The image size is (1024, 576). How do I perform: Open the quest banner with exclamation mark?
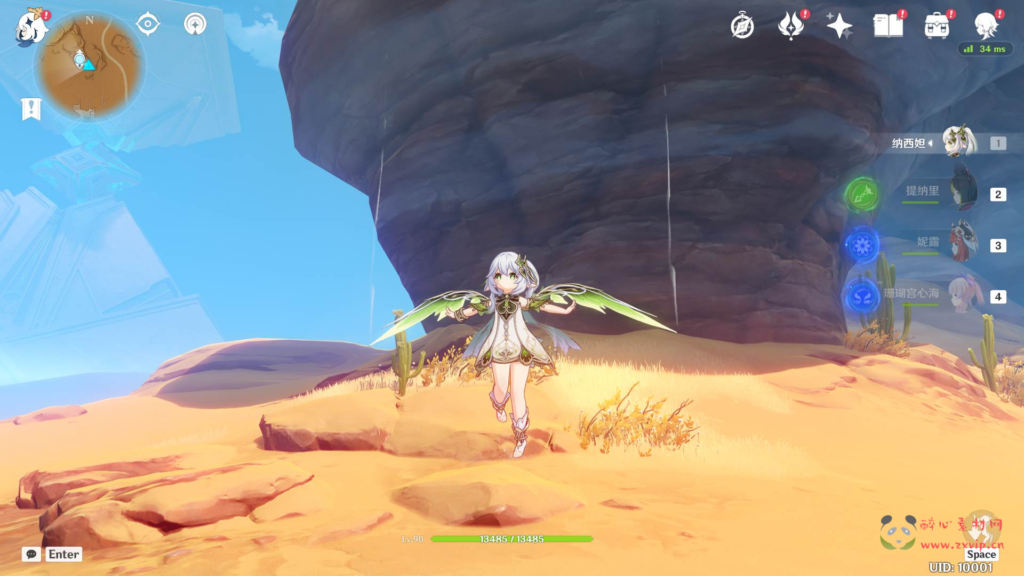31,109
